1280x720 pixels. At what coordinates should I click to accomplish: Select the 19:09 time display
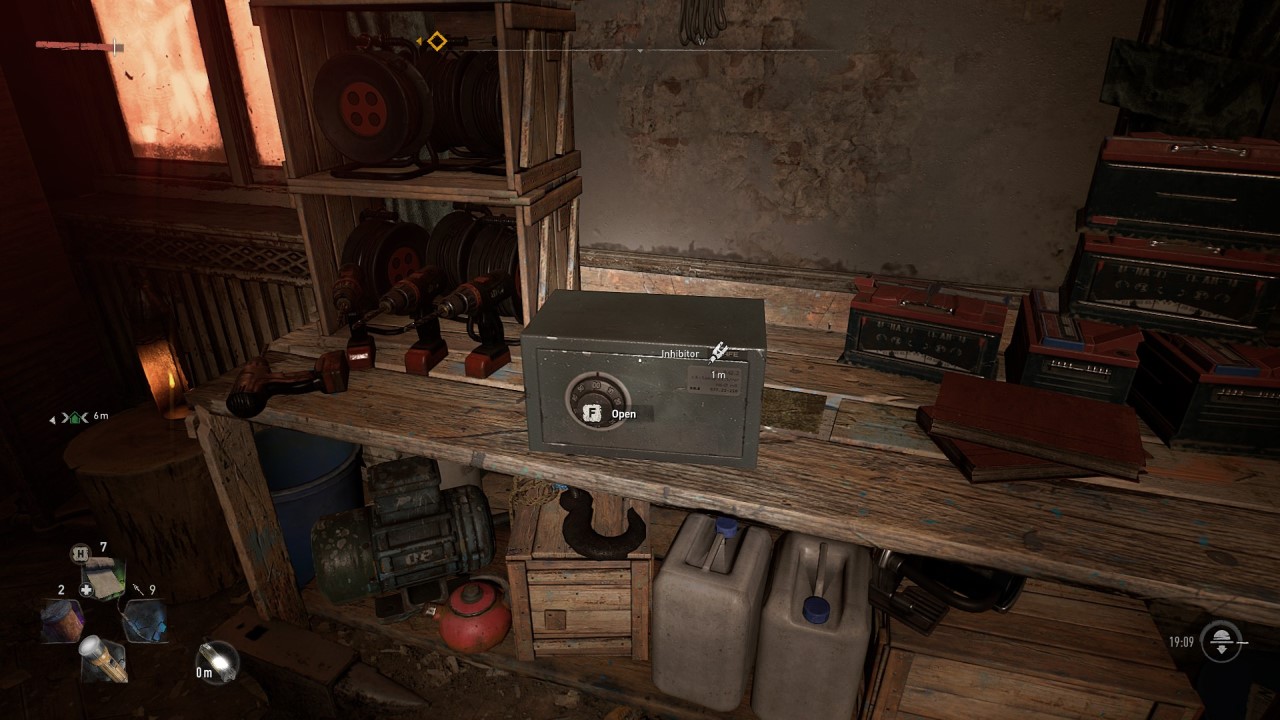click(x=1182, y=641)
